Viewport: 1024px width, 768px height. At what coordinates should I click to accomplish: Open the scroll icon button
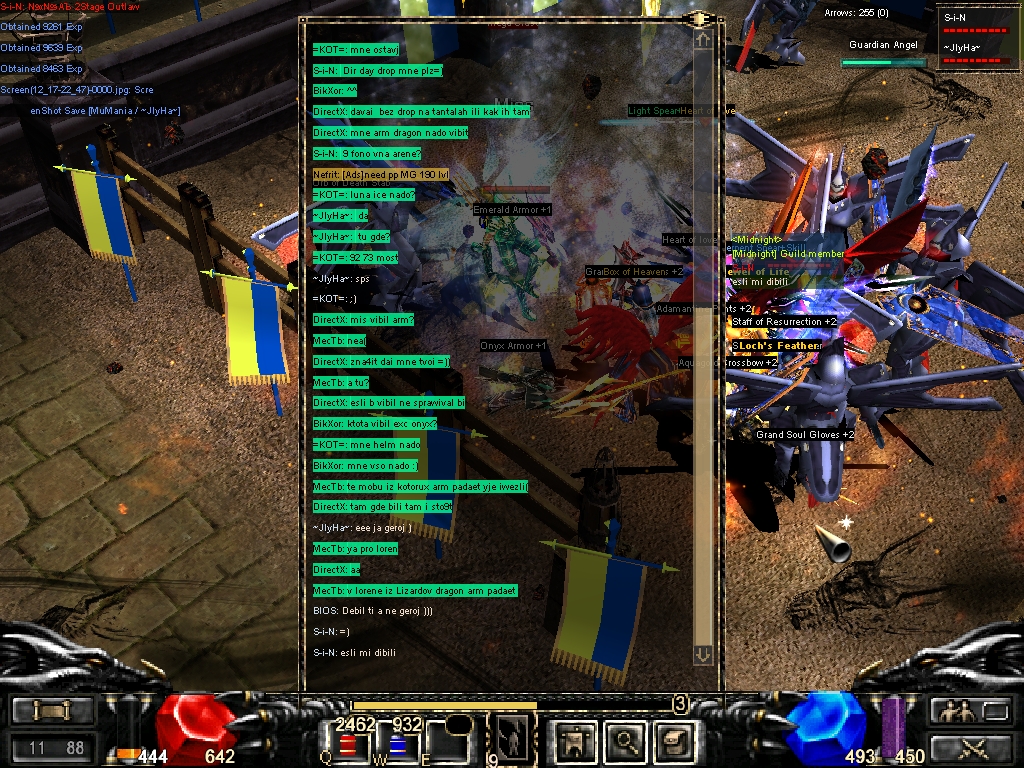[672, 741]
